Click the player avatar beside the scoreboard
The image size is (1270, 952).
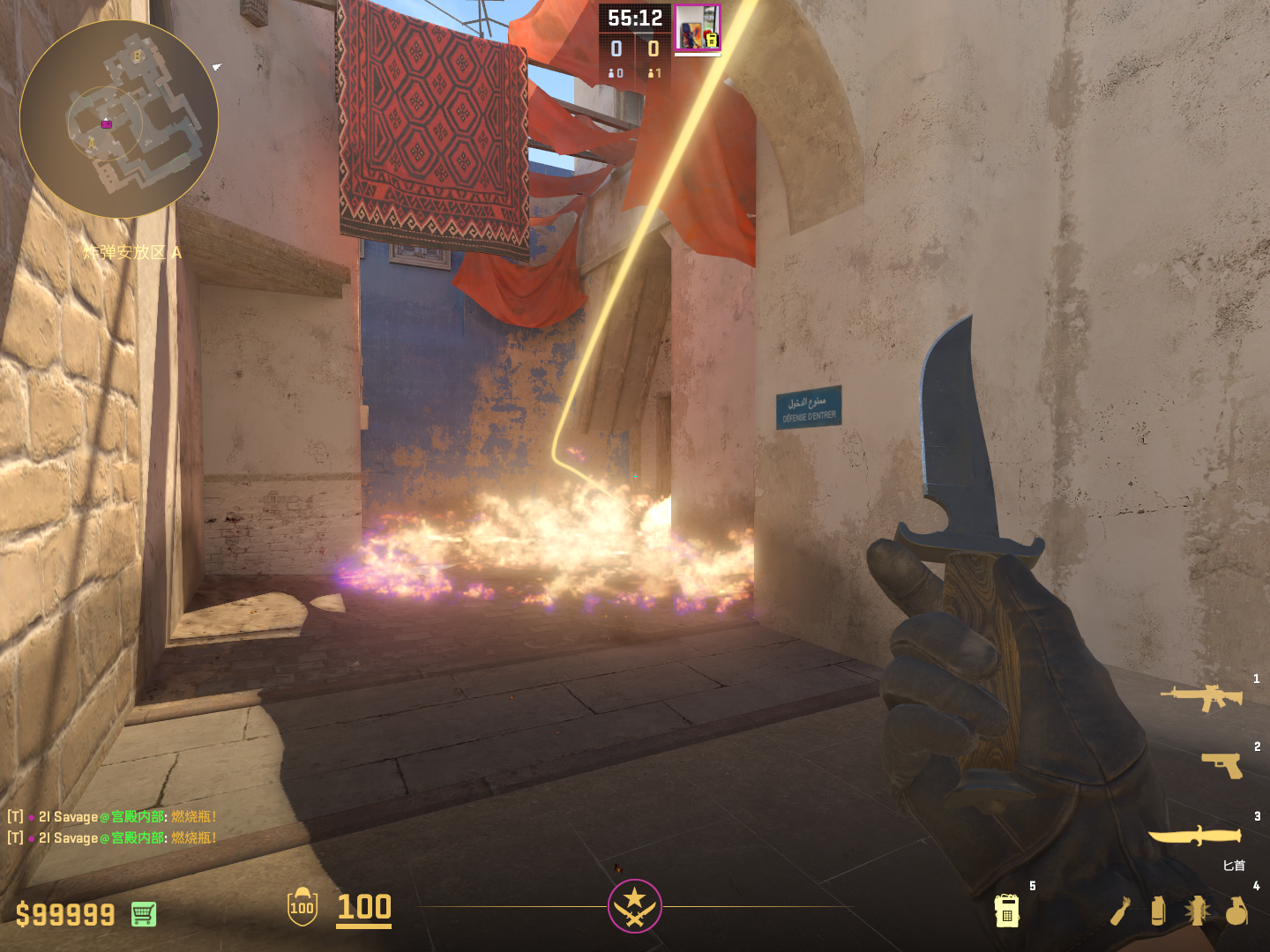point(698,27)
